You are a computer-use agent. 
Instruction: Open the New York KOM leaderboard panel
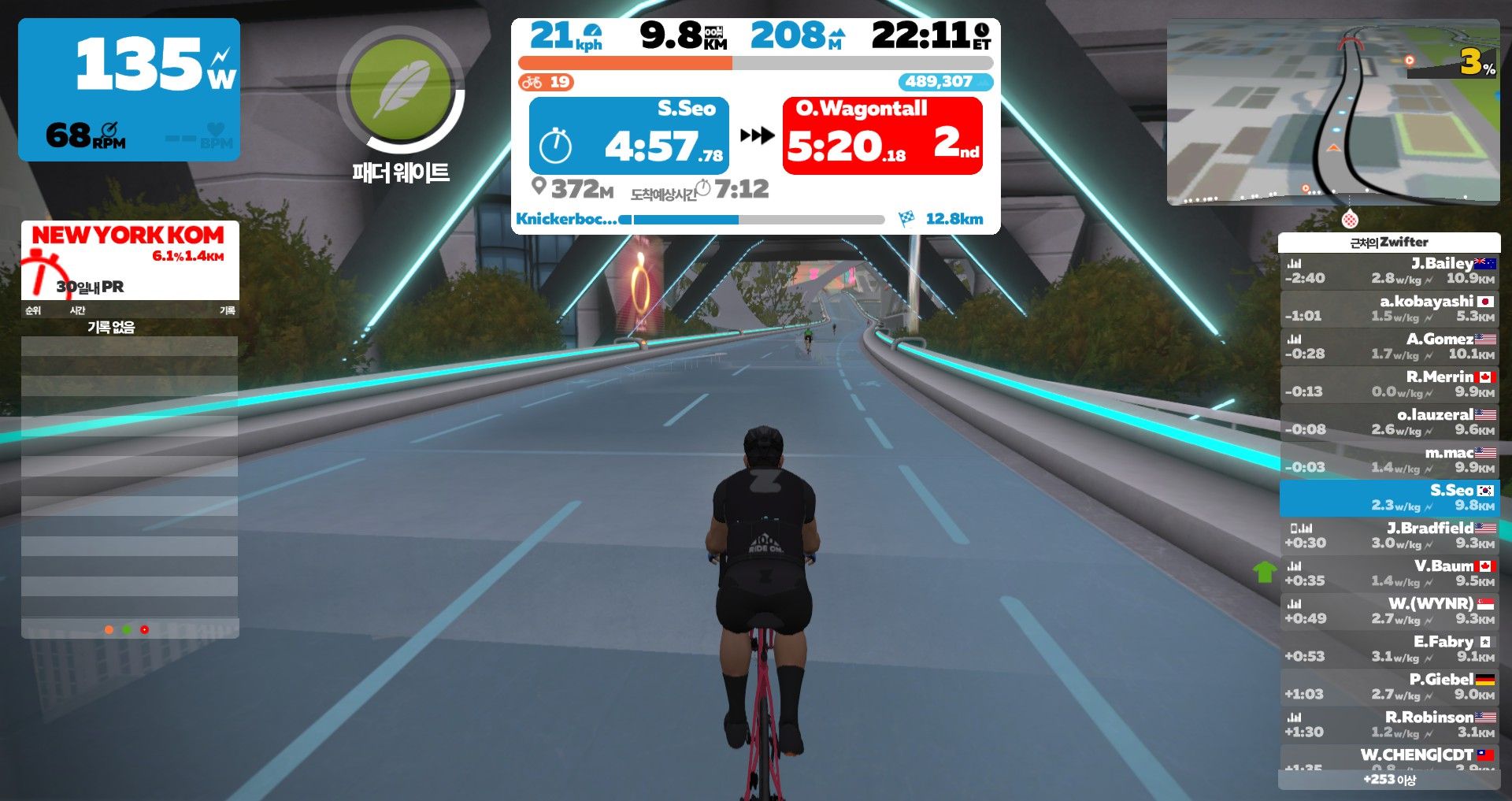pyautogui.click(x=129, y=259)
